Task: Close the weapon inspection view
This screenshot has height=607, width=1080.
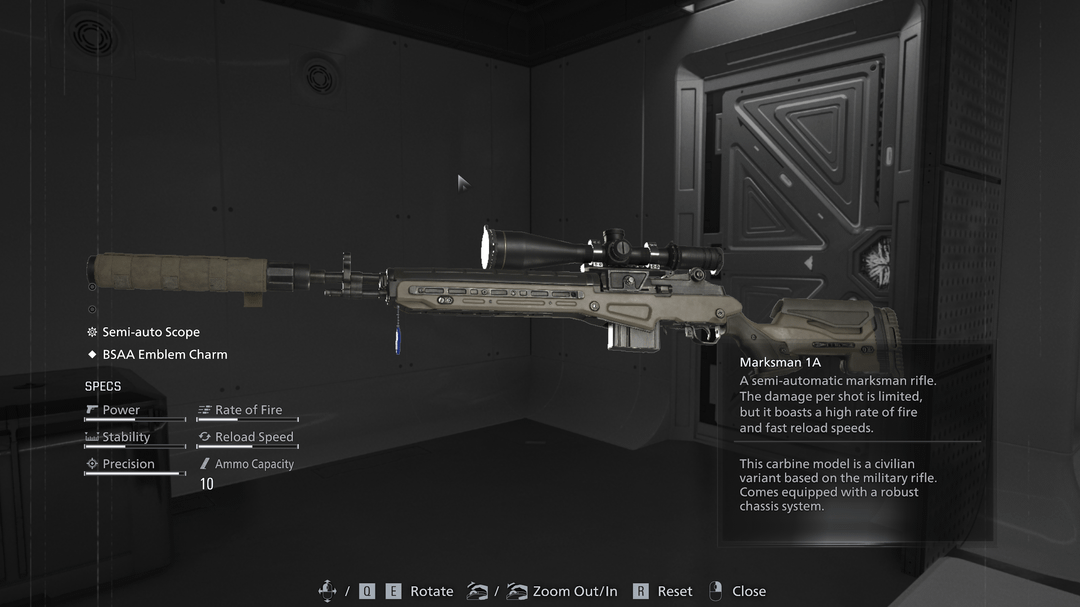Action: tap(737, 591)
